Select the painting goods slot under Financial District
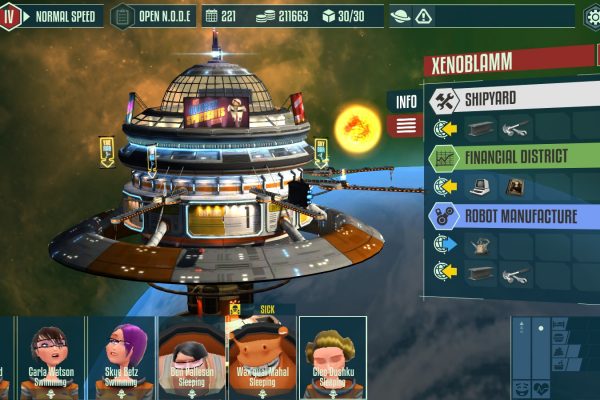The image size is (600, 400). (516, 186)
